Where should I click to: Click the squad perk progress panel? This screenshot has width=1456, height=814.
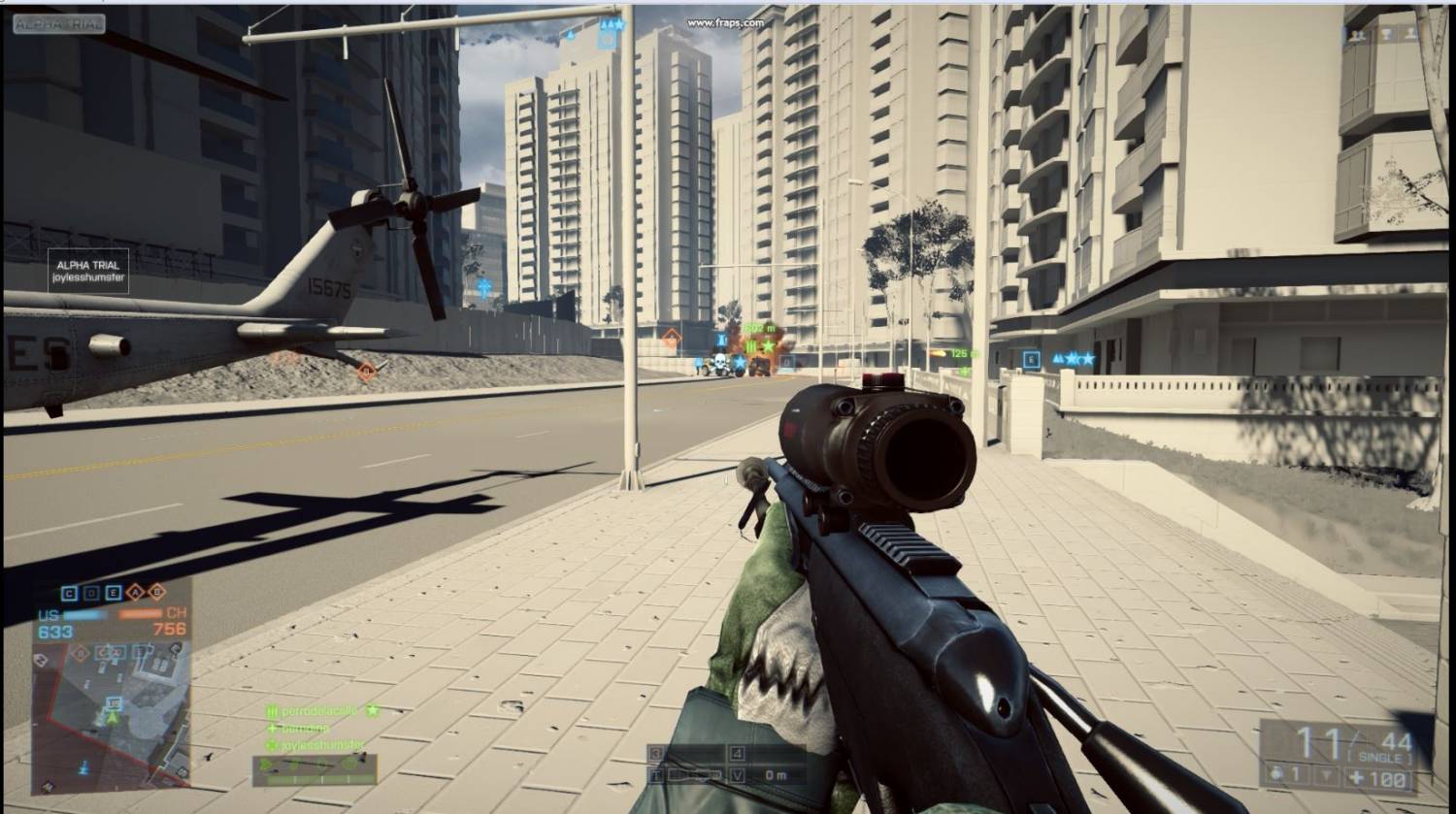[314, 768]
